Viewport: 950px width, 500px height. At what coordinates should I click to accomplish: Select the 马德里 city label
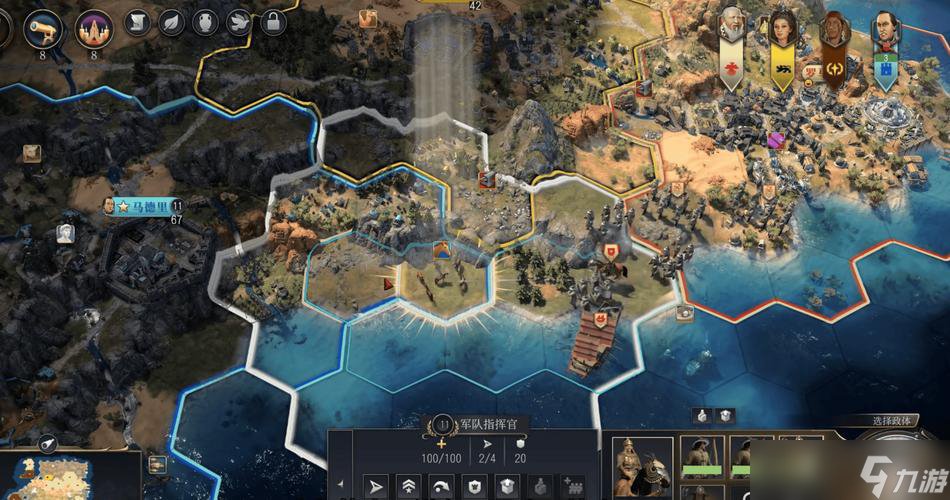(138, 206)
